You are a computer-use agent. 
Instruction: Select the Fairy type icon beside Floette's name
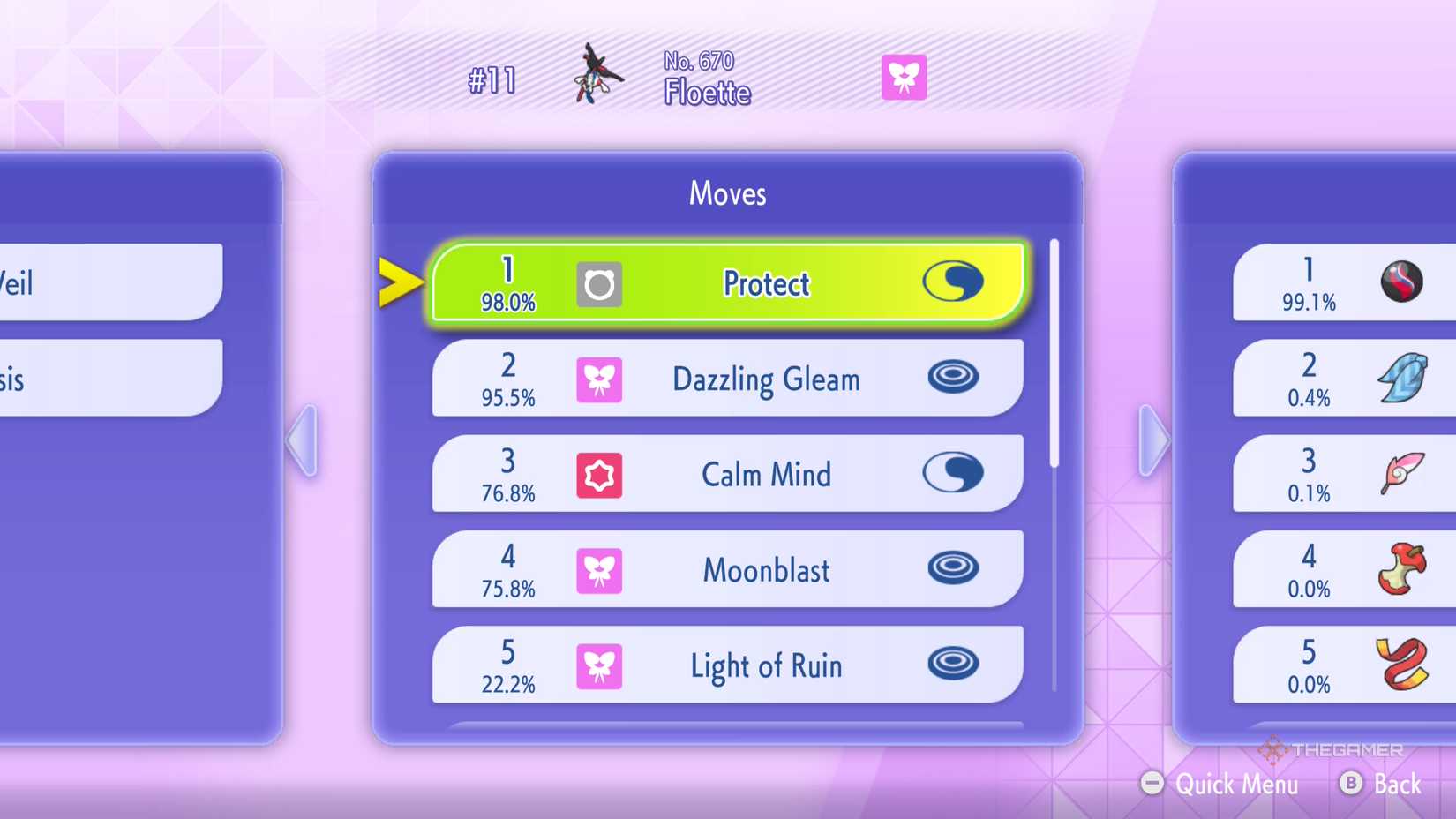pos(904,78)
